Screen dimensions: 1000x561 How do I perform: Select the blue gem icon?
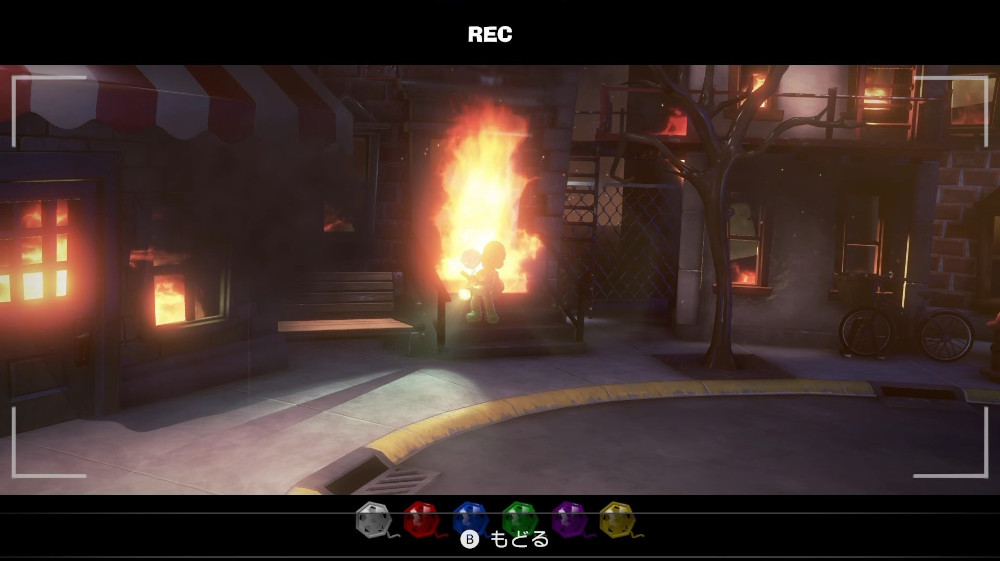pyautogui.click(x=469, y=518)
